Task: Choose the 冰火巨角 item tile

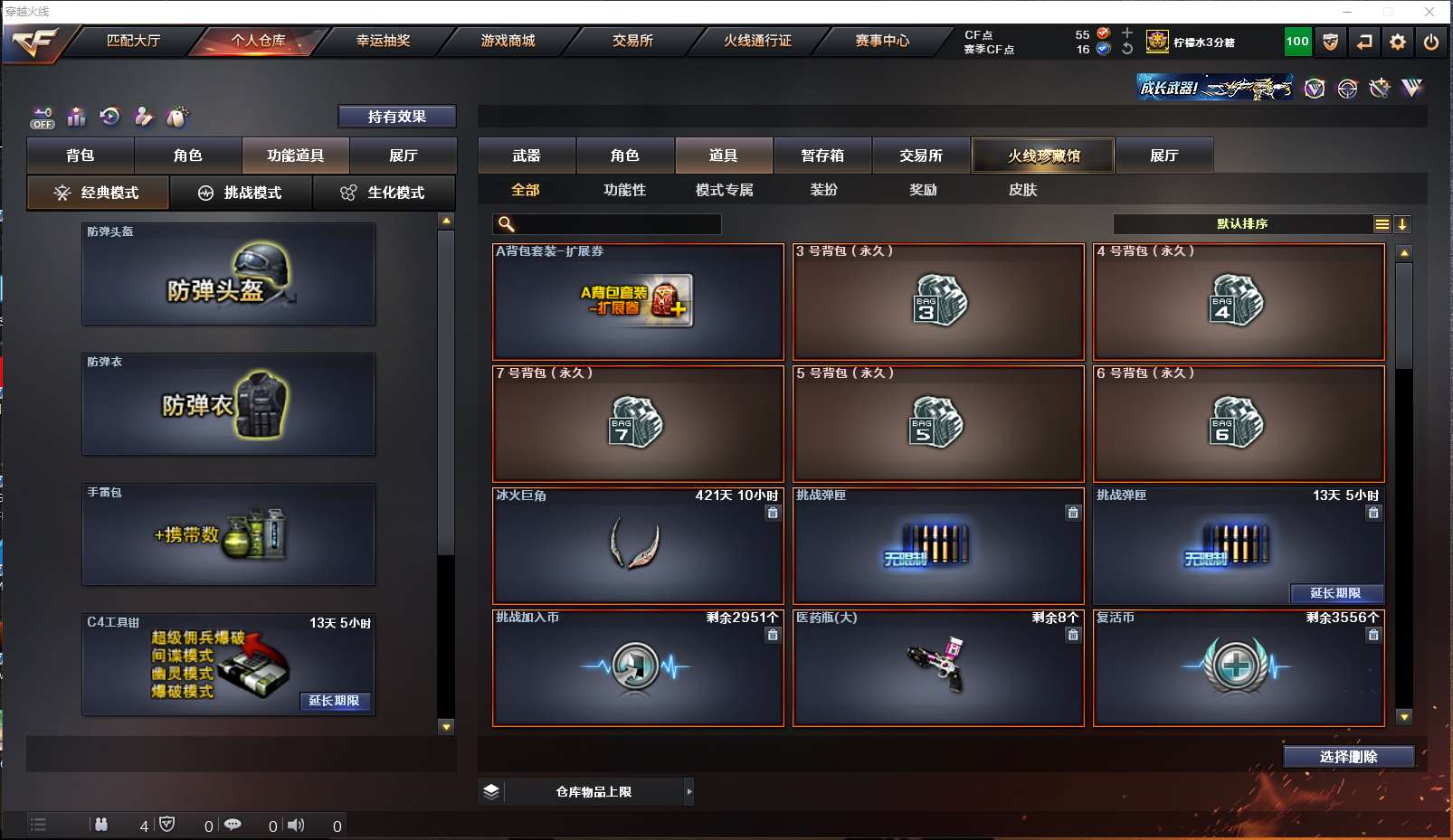Action: coord(638,546)
